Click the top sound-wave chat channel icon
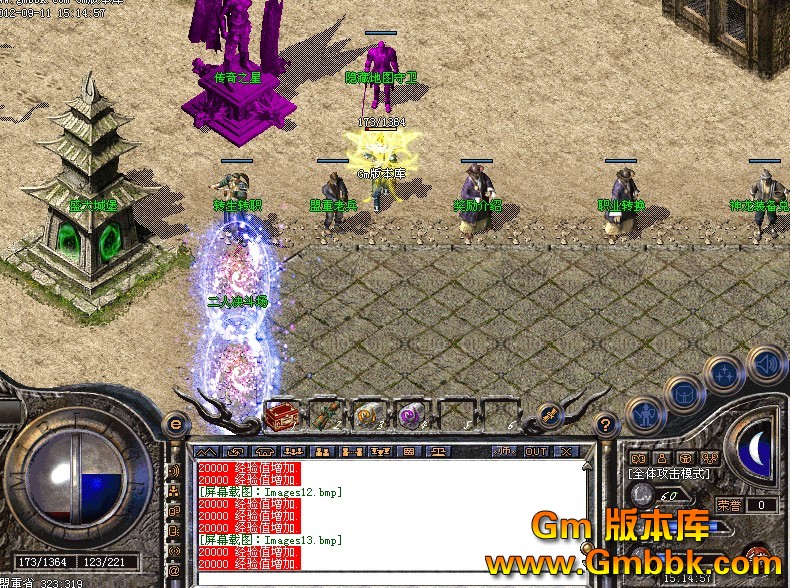This screenshot has height=588, width=790. pos(174,471)
